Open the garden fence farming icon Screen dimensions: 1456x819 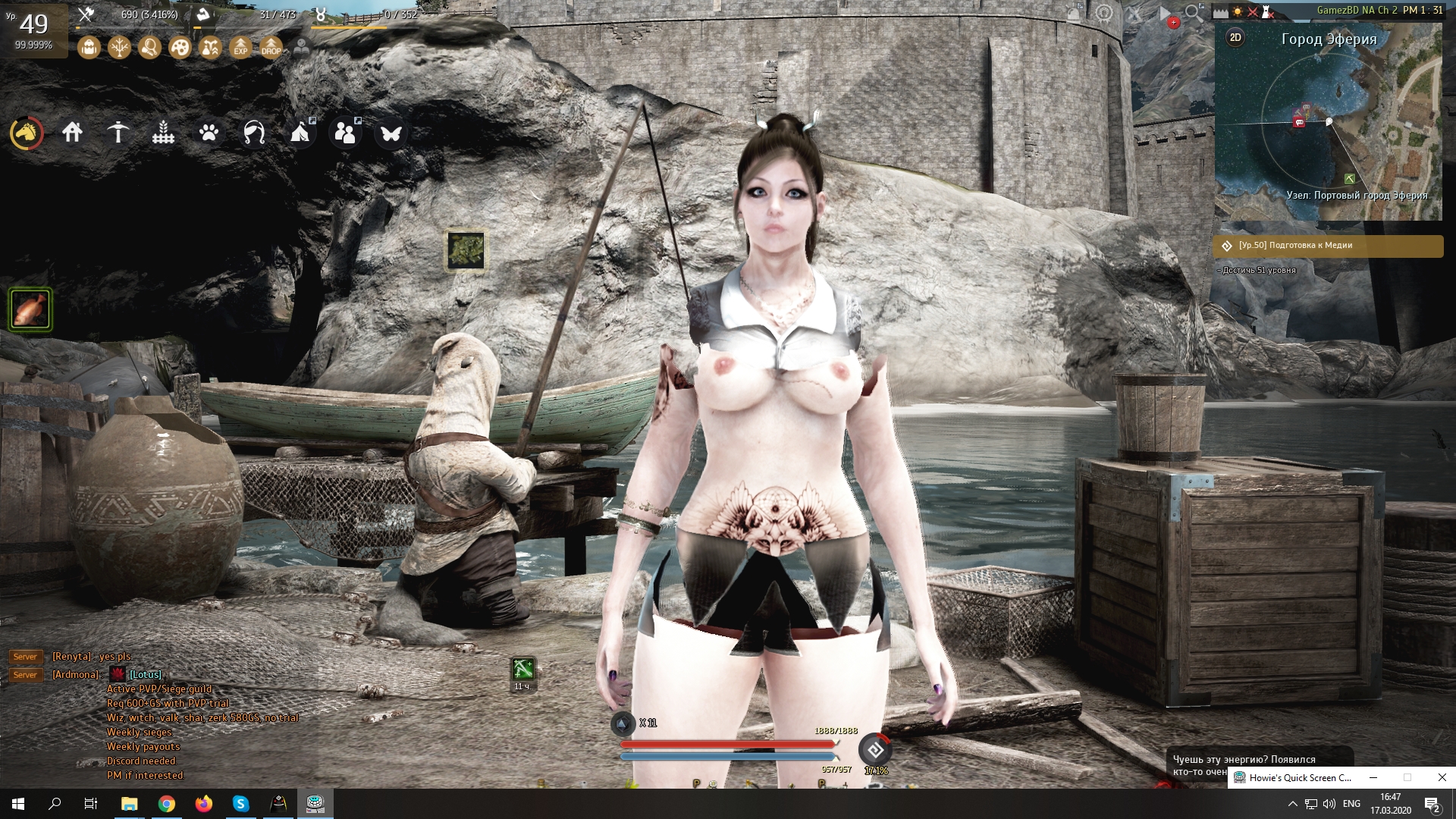[163, 133]
